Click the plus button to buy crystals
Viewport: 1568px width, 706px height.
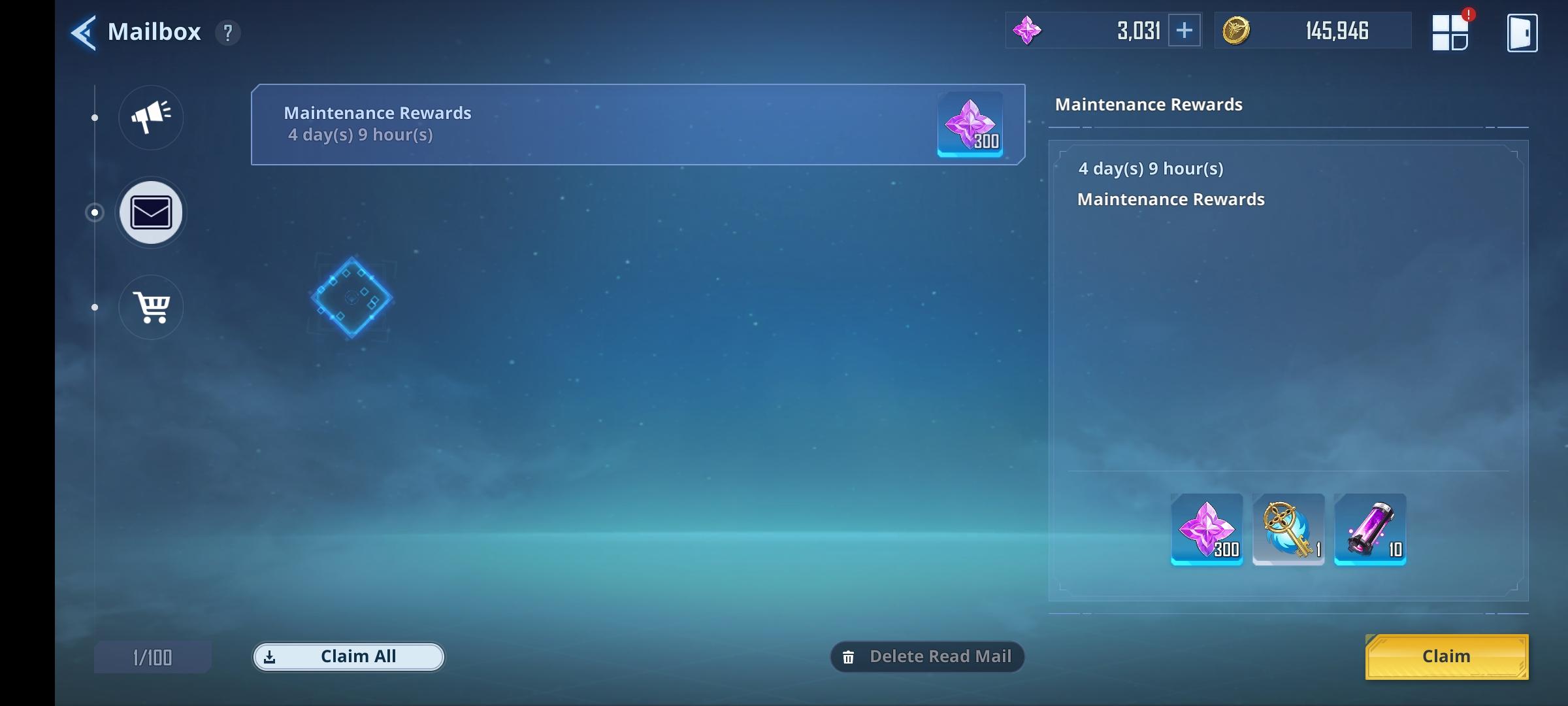click(1185, 30)
